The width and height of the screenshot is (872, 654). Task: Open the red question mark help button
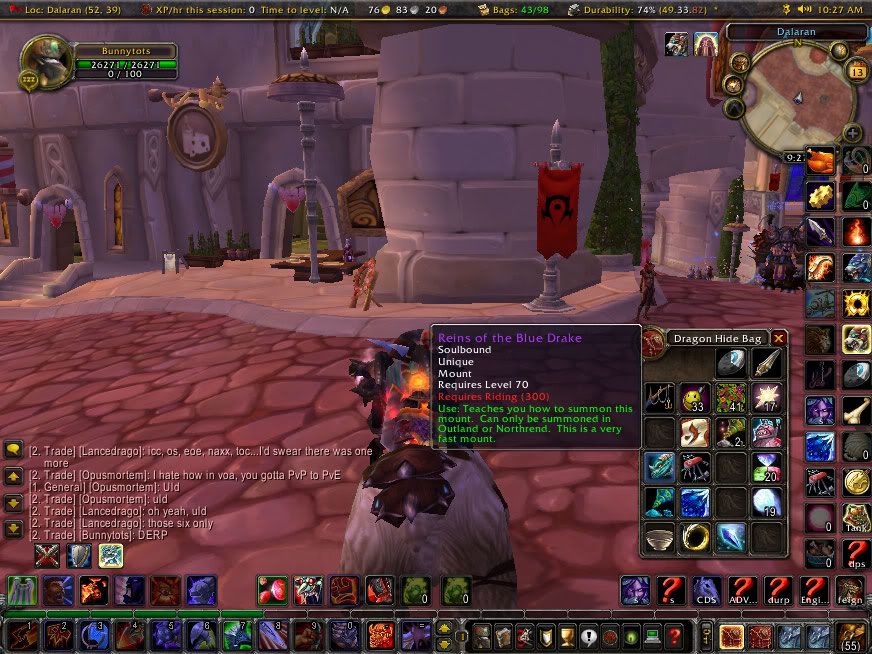673,635
